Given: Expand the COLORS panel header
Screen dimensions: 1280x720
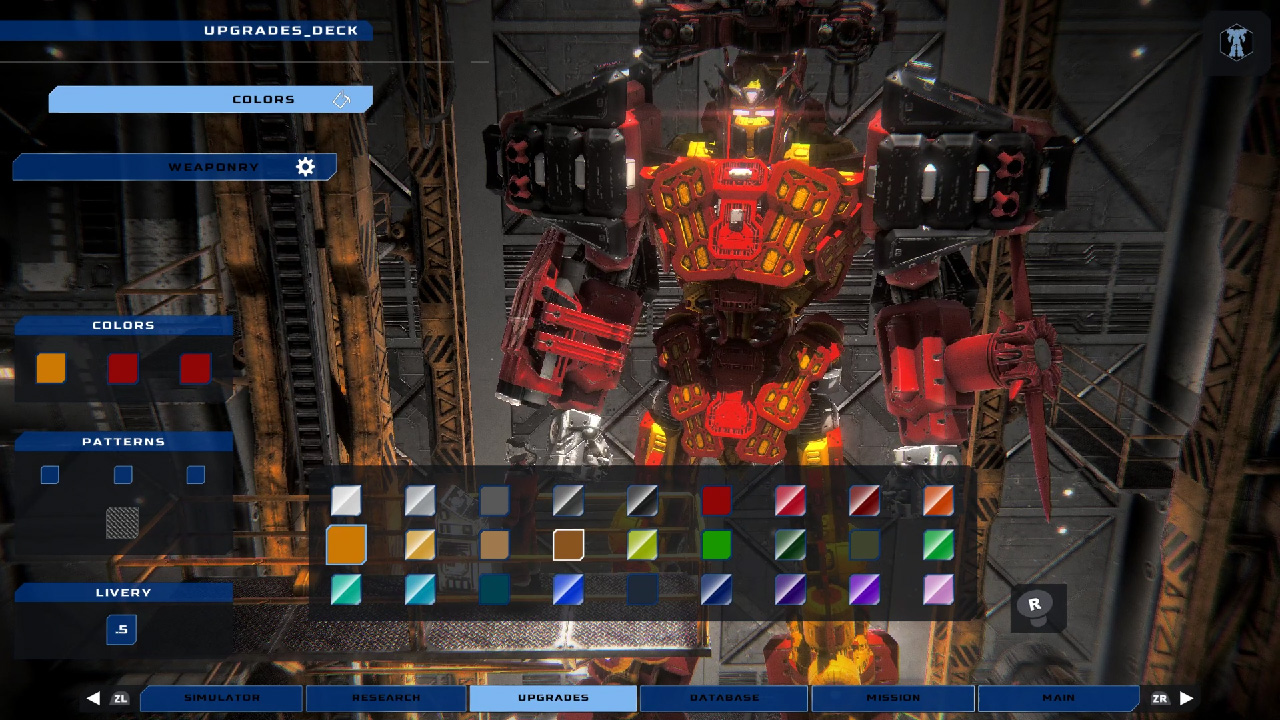Looking at the screenshot, I should point(123,325).
